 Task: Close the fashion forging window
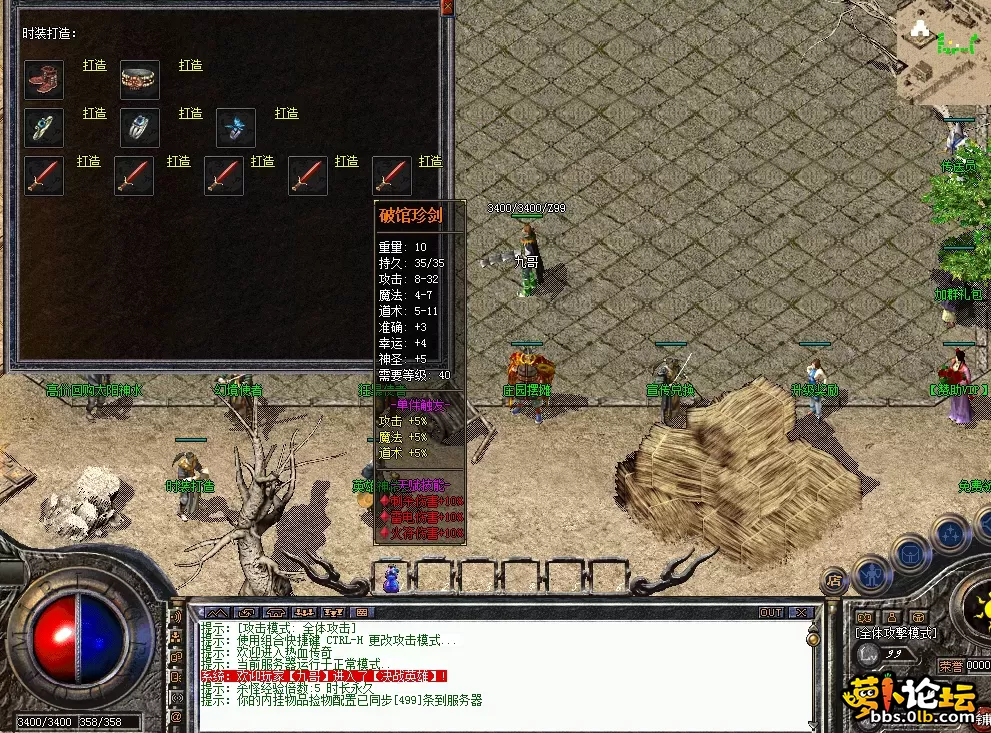[447, 7]
